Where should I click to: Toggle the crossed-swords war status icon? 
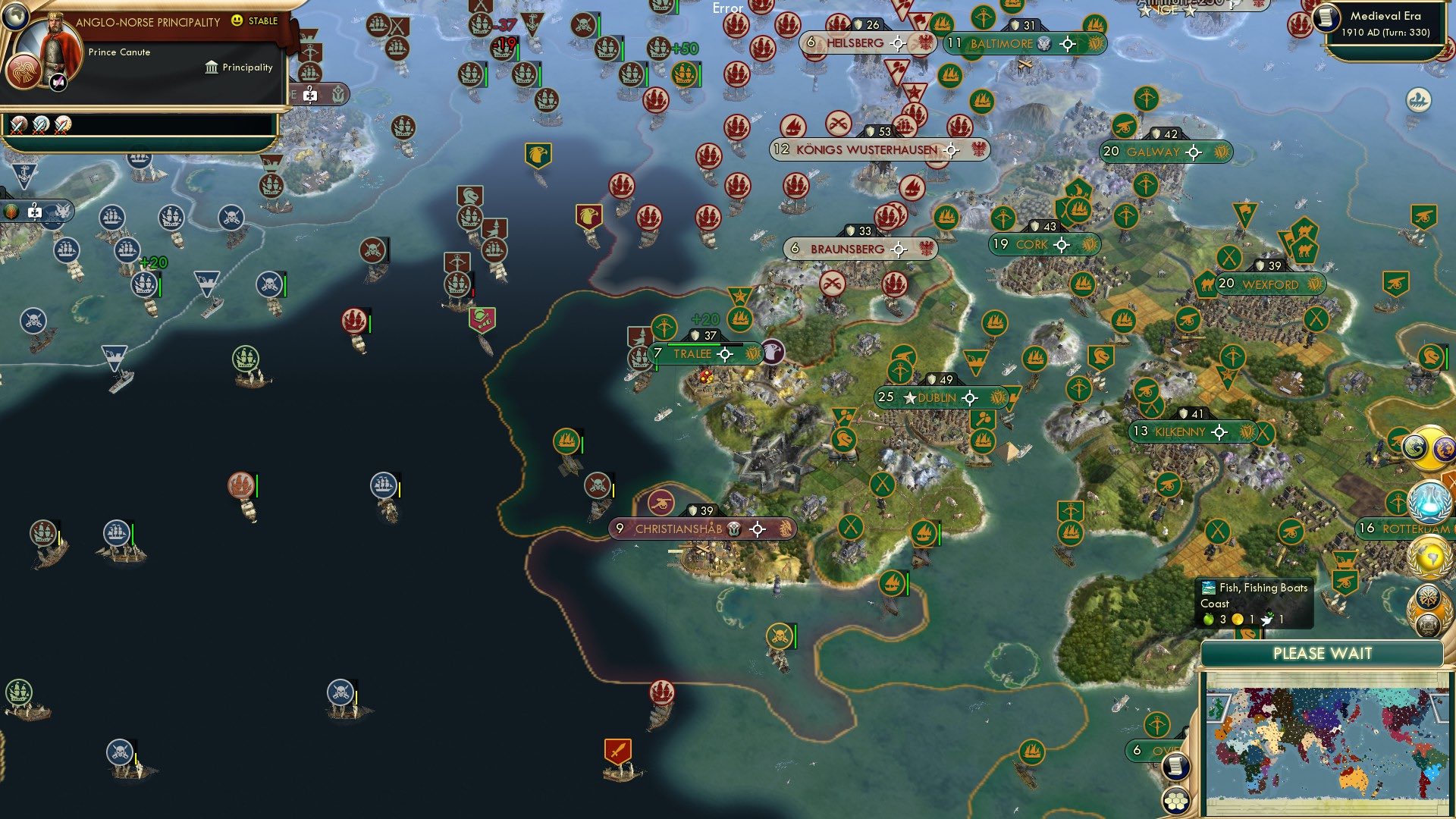click(19, 126)
